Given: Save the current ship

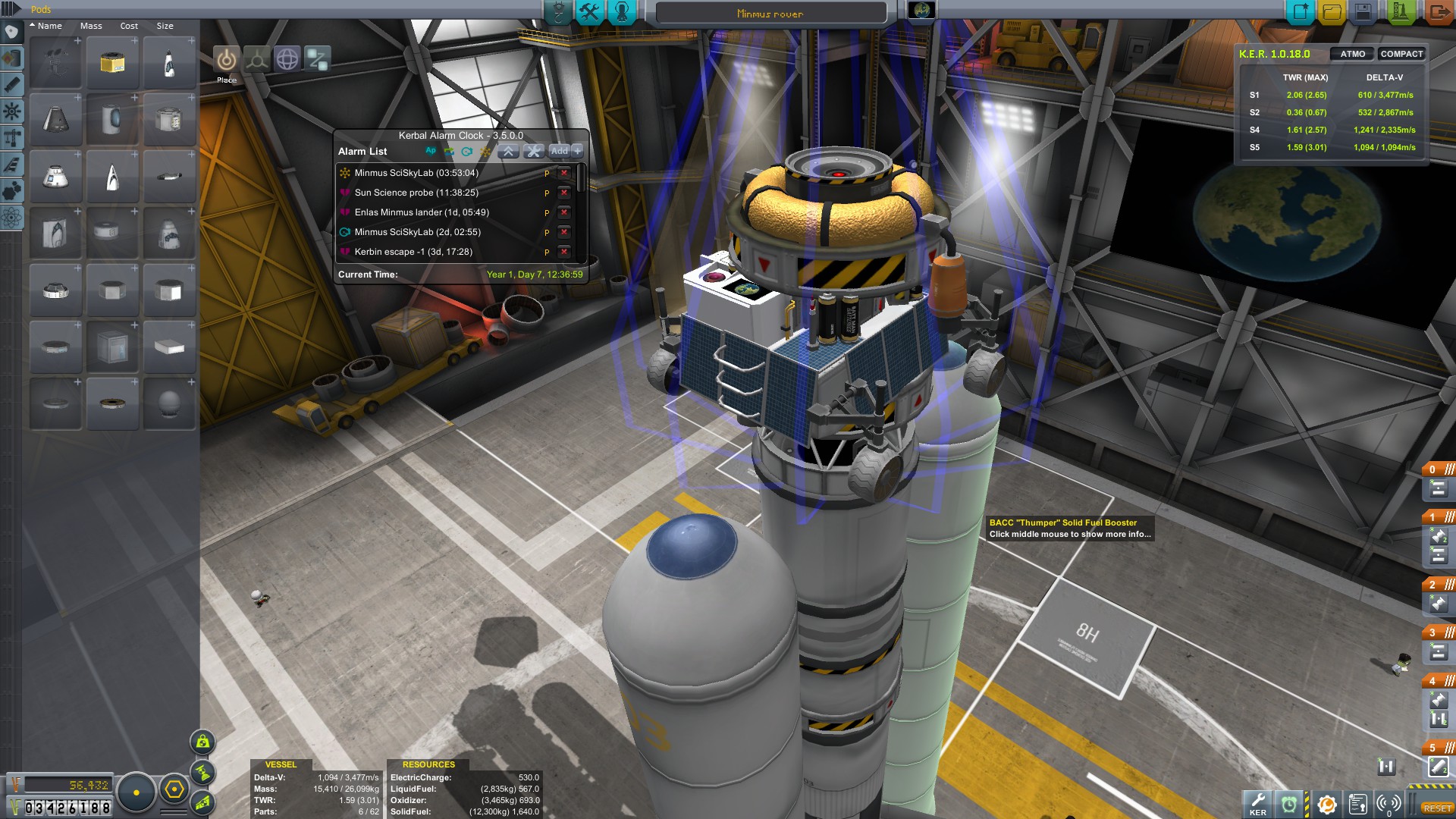Looking at the screenshot, I should pyautogui.click(x=1363, y=12).
